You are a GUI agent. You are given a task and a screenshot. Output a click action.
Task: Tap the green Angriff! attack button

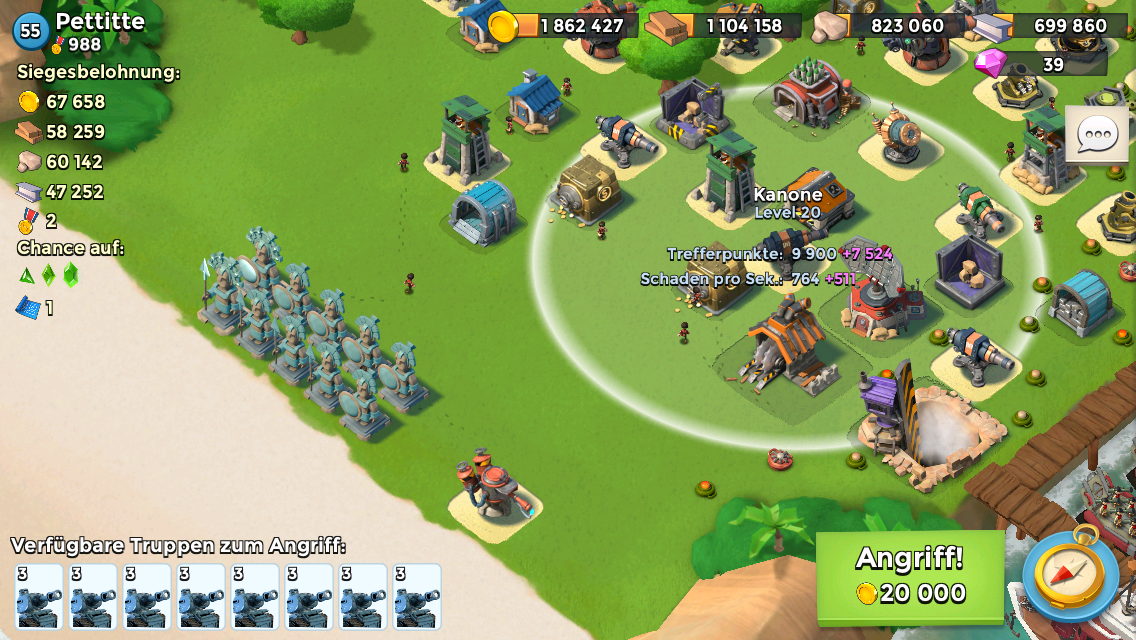pyautogui.click(x=910, y=576)
